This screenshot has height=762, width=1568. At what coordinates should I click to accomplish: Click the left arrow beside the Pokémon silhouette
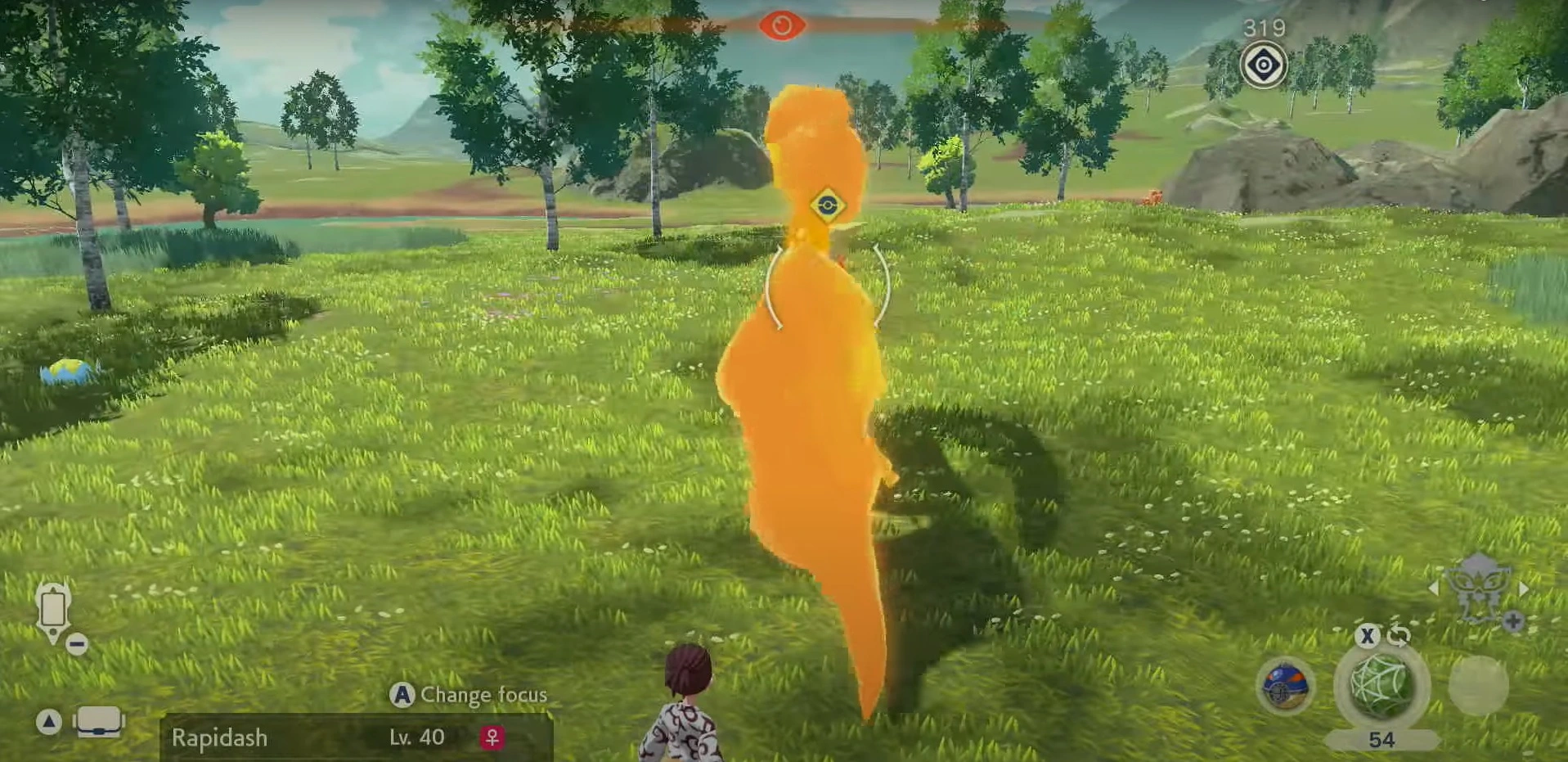tap(1434, 588)
